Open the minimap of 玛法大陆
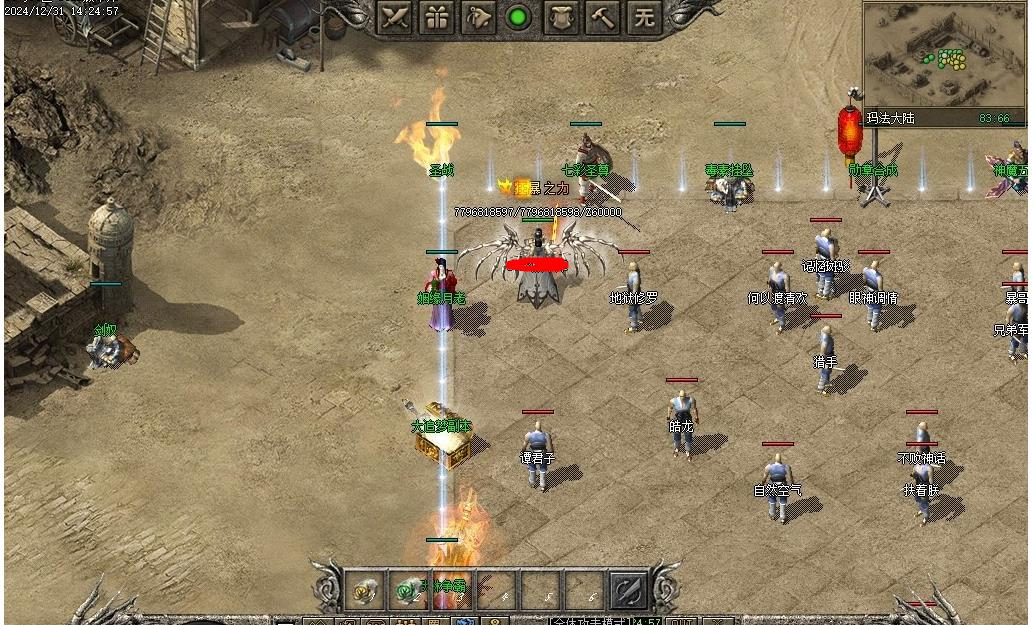The width and height of the screenshot is (1033, 625). pyautogui.click(x=942, y=55)
